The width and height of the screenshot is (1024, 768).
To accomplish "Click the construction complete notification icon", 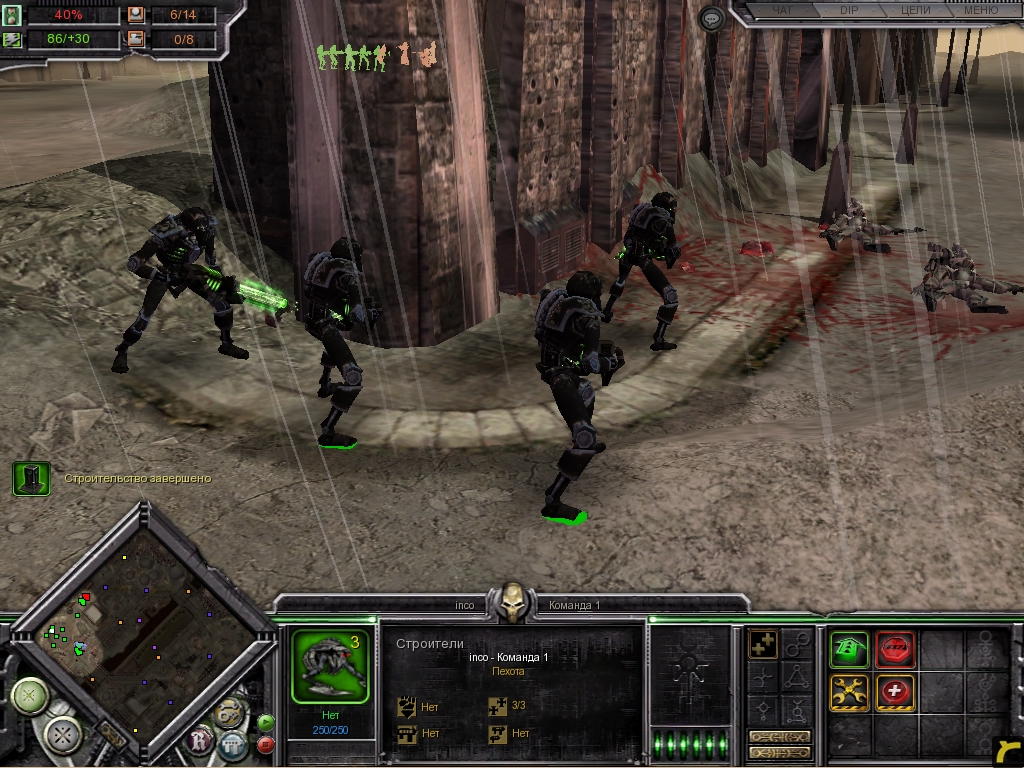I will (31, 479).
